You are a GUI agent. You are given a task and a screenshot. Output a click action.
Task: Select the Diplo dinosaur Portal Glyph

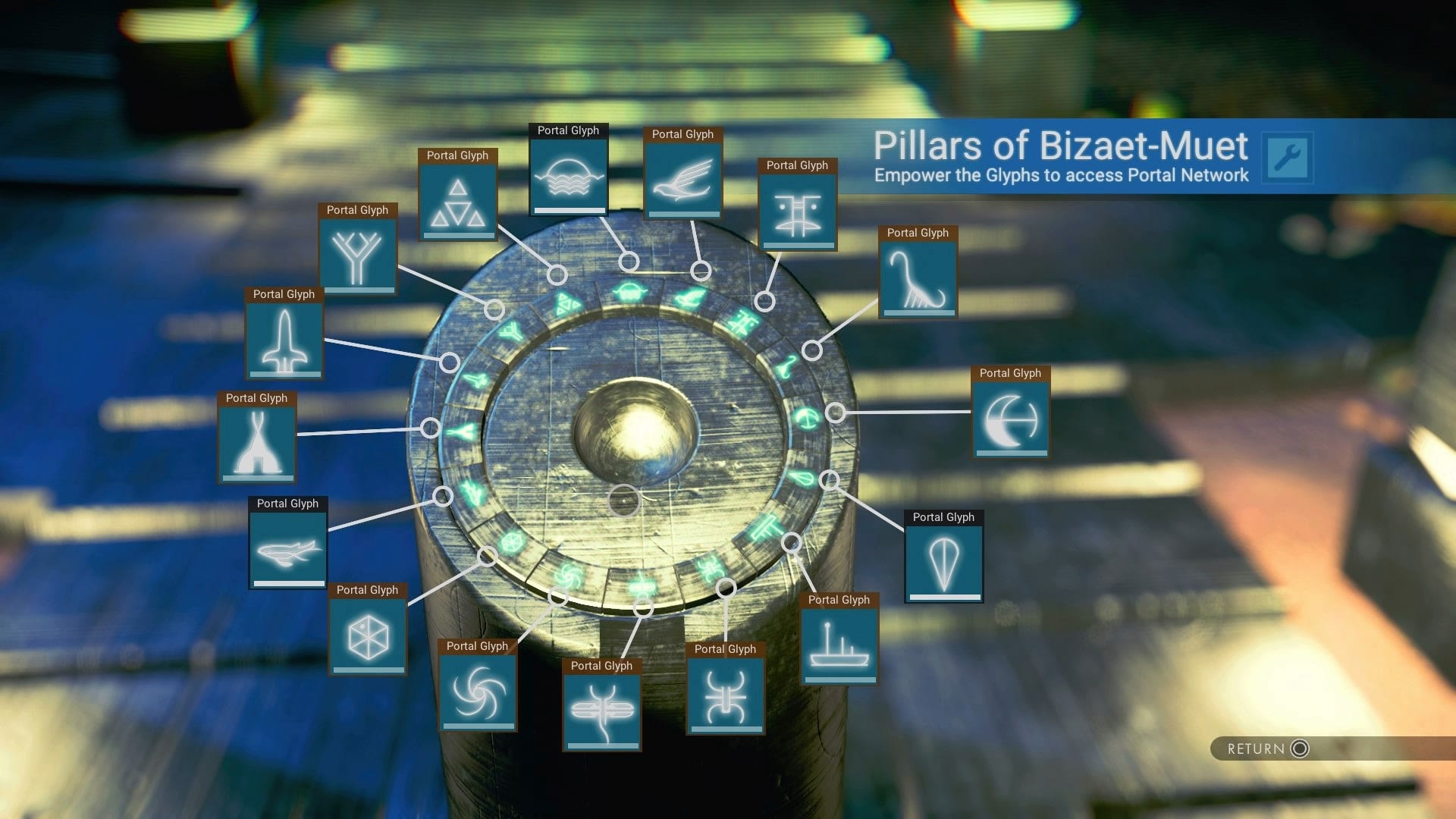coord(917,277)
